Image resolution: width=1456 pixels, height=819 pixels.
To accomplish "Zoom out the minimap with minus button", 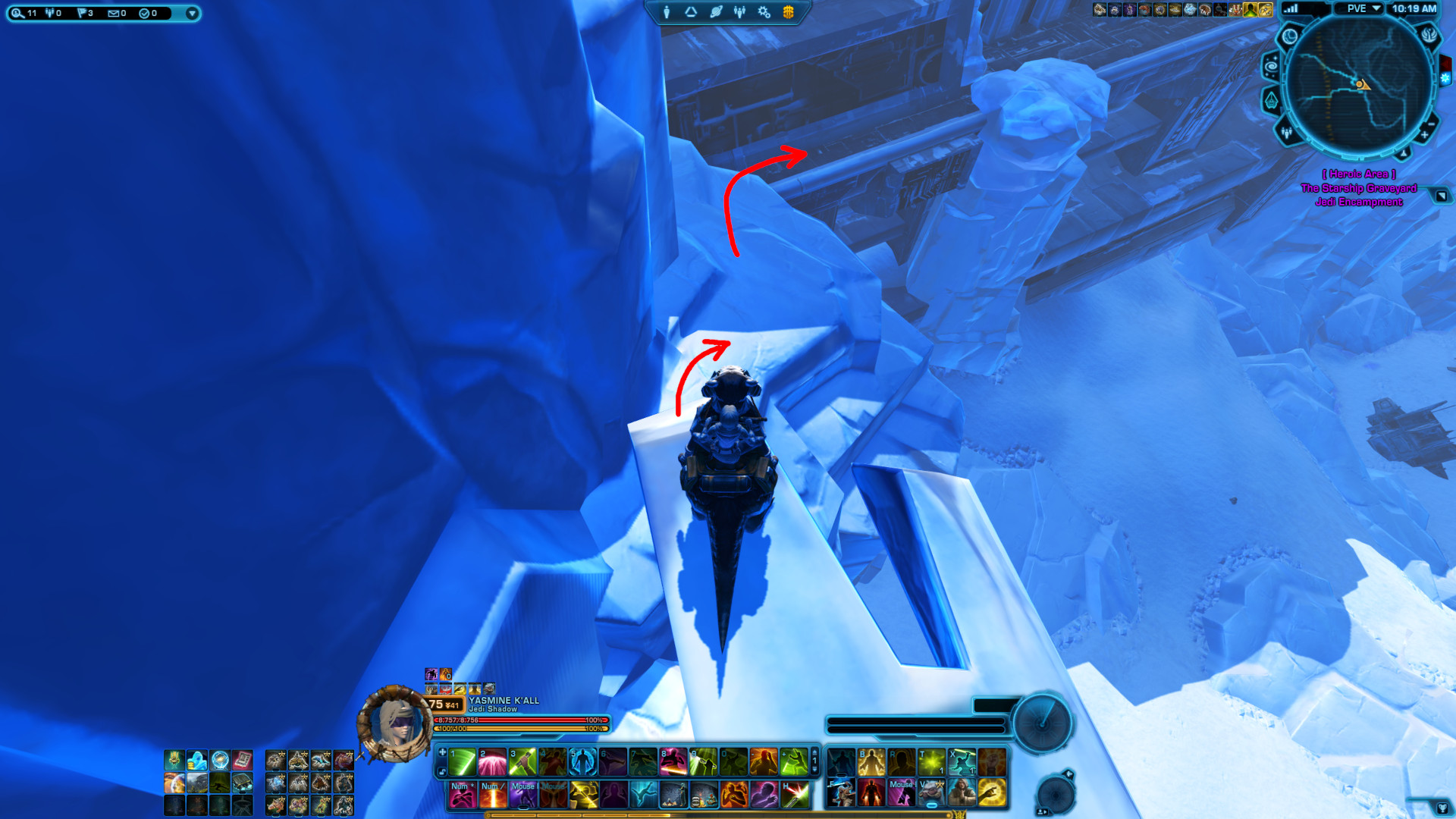I will (x=1432, y=124).
